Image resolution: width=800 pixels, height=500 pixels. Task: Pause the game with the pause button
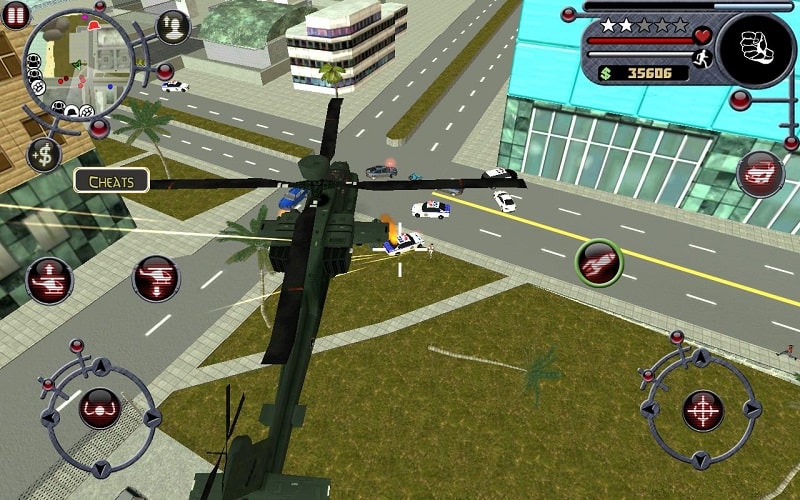click(15, 17)
